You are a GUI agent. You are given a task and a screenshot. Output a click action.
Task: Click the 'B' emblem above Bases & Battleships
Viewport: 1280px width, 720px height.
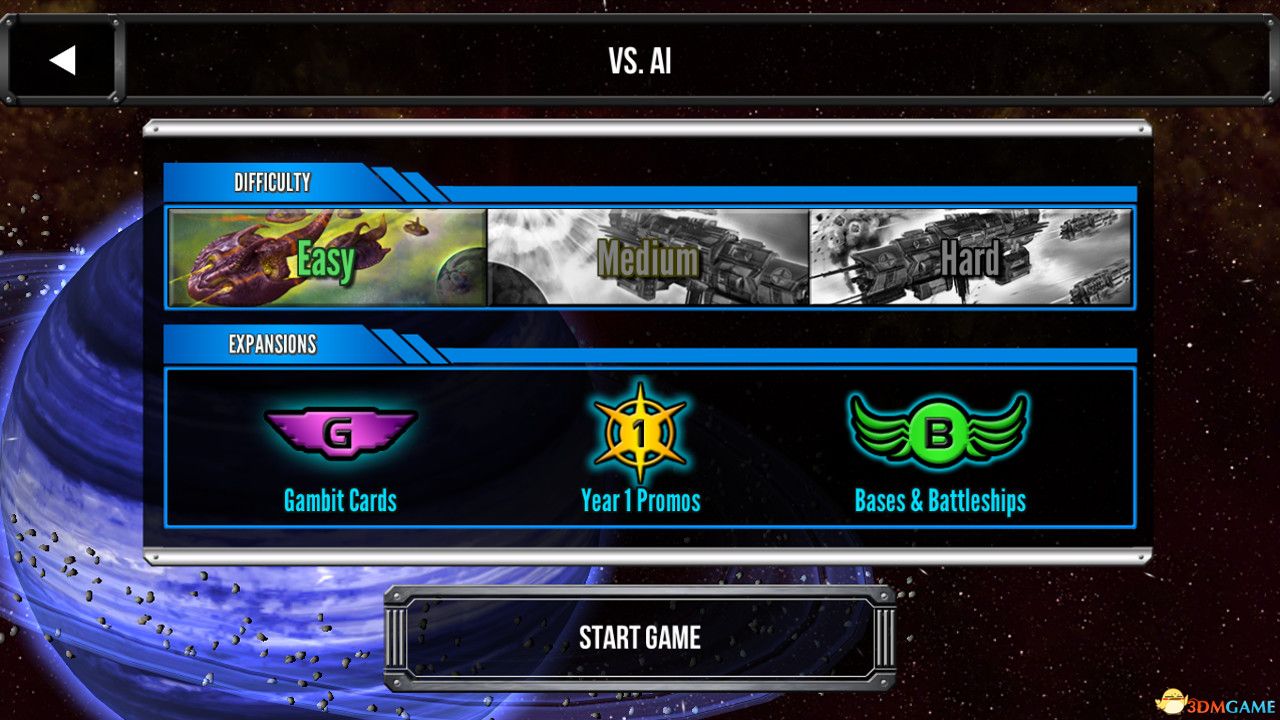(x=938, y=430)
